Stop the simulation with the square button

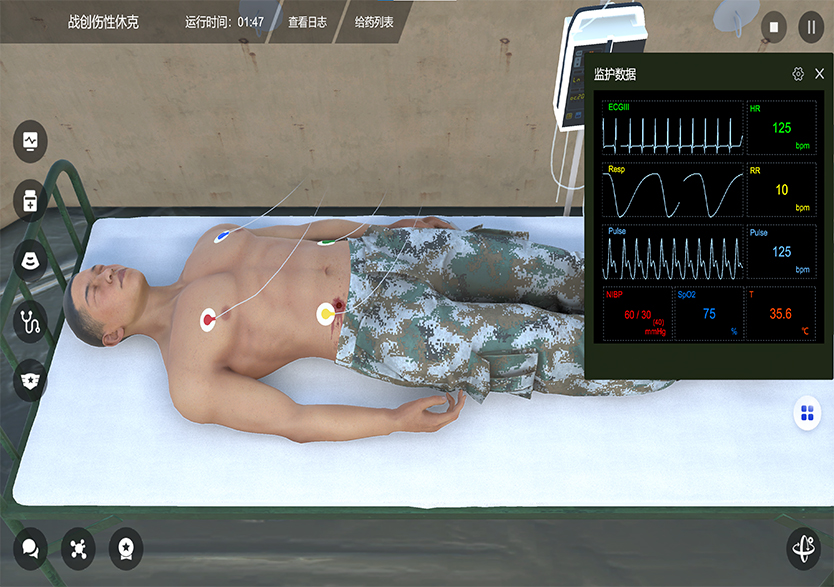[x=773, y=27]
